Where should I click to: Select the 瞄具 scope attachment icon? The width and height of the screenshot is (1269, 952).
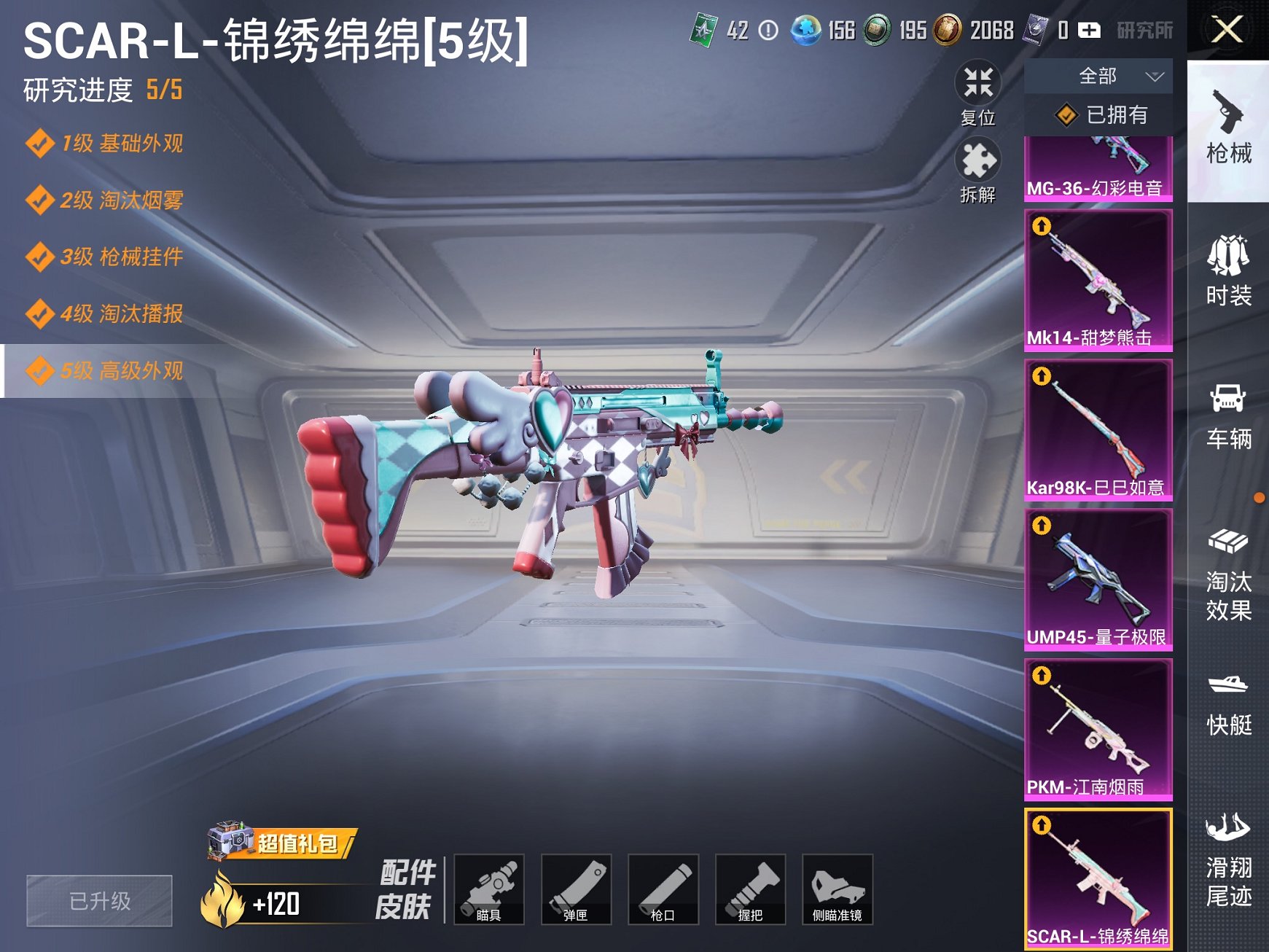pos(490,886)
